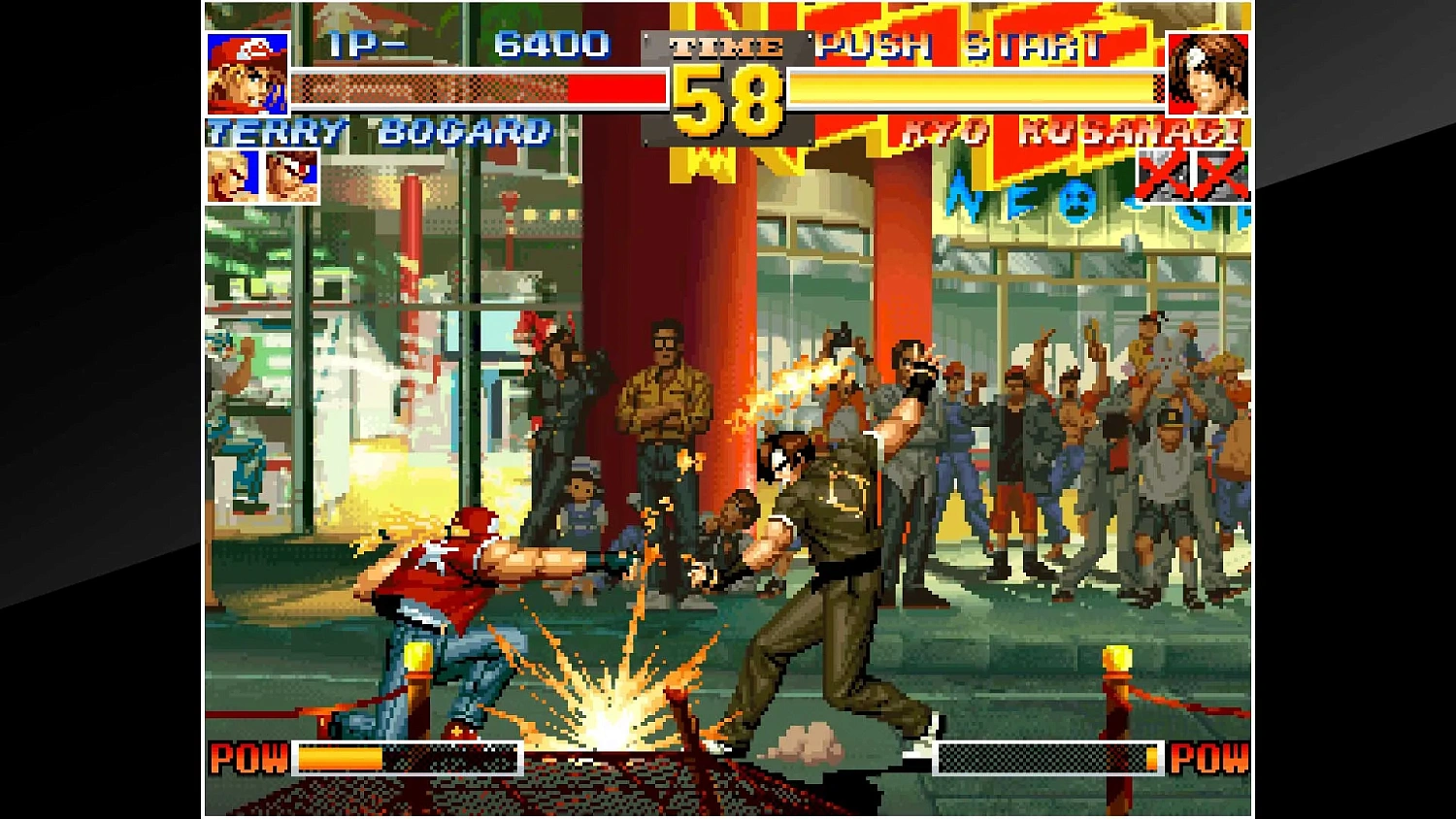1456x819 pixels.
Task: Click the right POW gauge label
Action: click(x=1212, y=758)
